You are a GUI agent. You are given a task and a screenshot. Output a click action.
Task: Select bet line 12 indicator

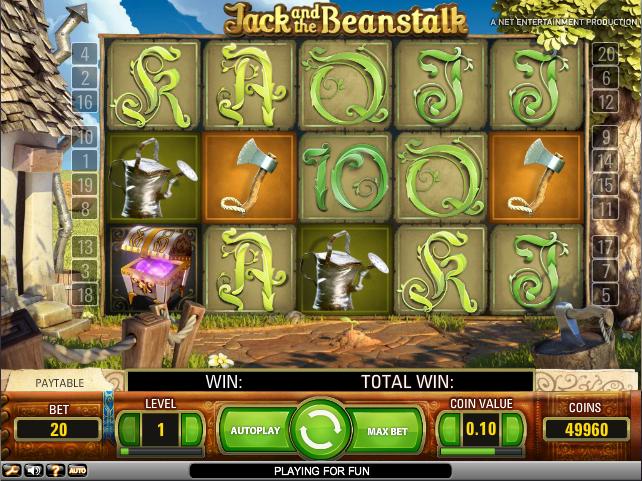pyautogui.click(x=606, y=102)
